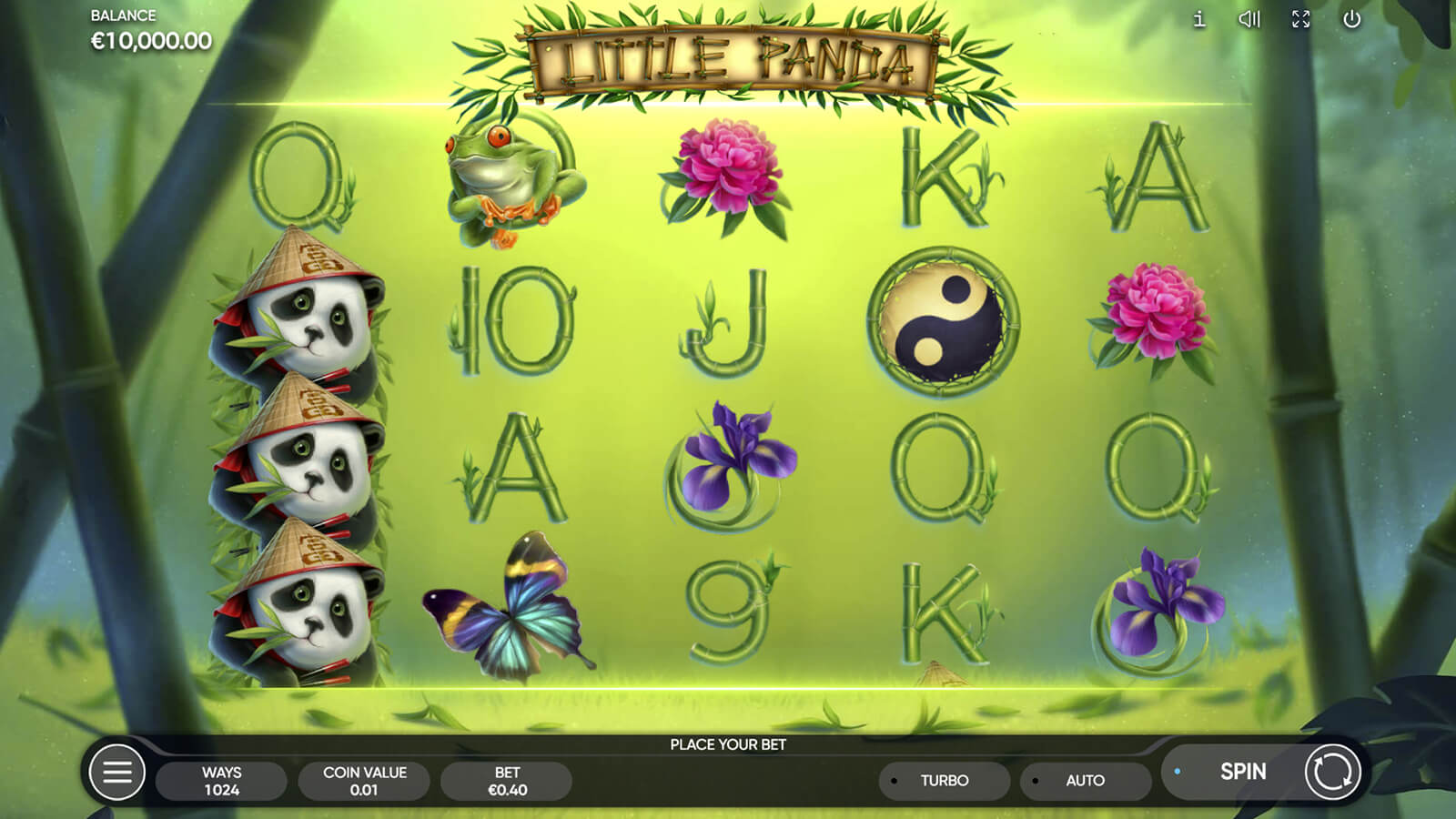Exit the game with power icon
The width and height of the screenshot is (1456, 819).
1352,19
